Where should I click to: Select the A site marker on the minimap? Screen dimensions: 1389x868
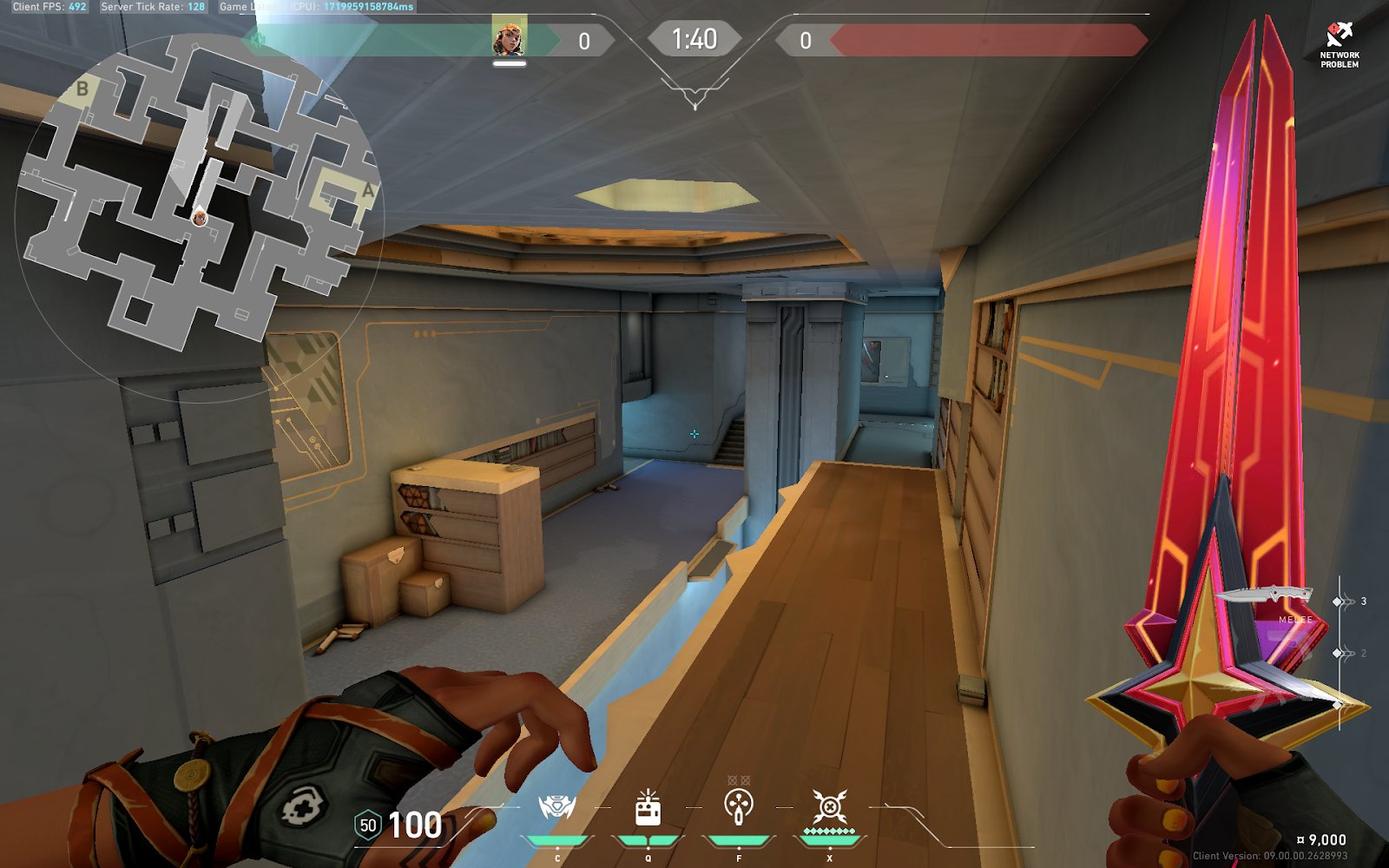(368, 190)
